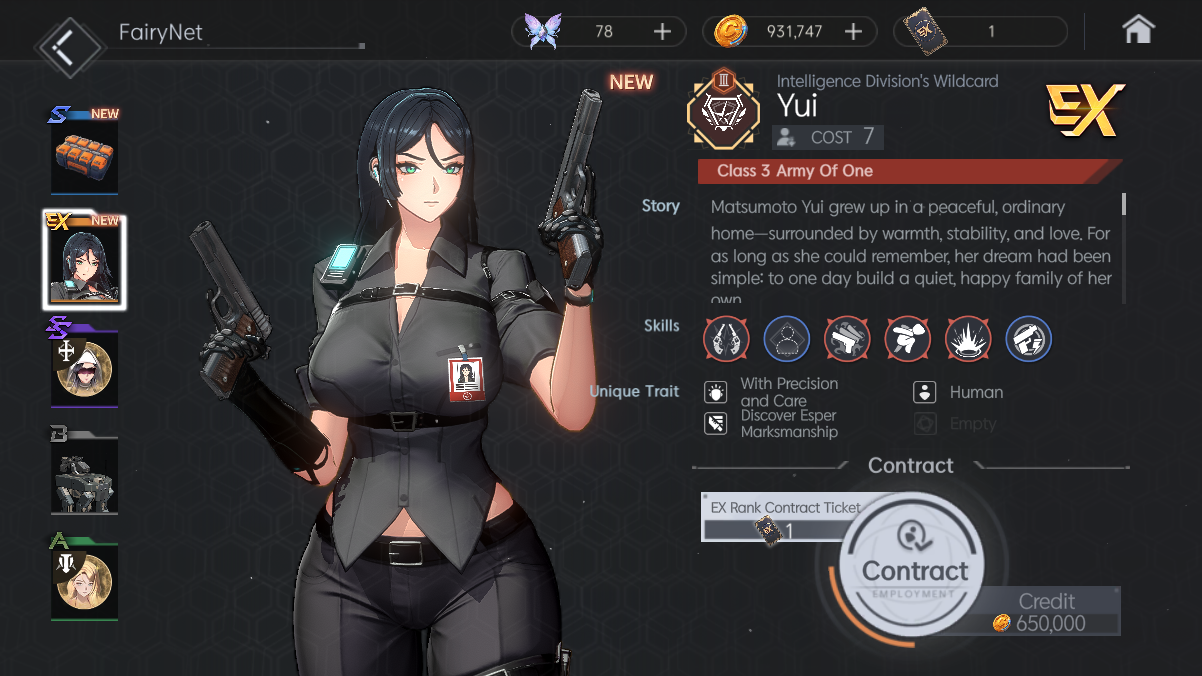View the blue pistol lightning skill
Viewport: 1202px width, 676px height.
coord(1028,338)
